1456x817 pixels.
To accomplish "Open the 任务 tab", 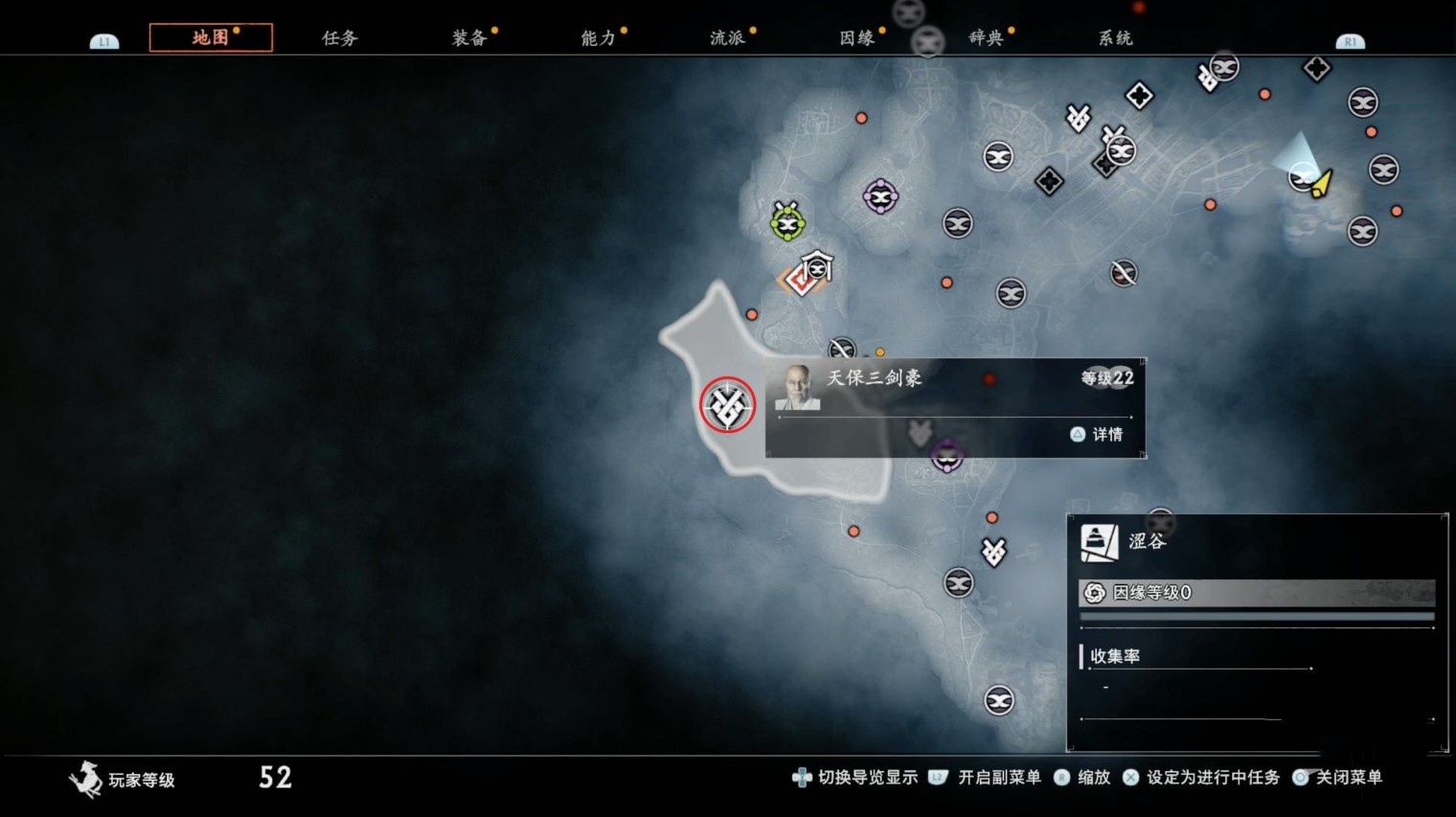I will coord(339,38).
